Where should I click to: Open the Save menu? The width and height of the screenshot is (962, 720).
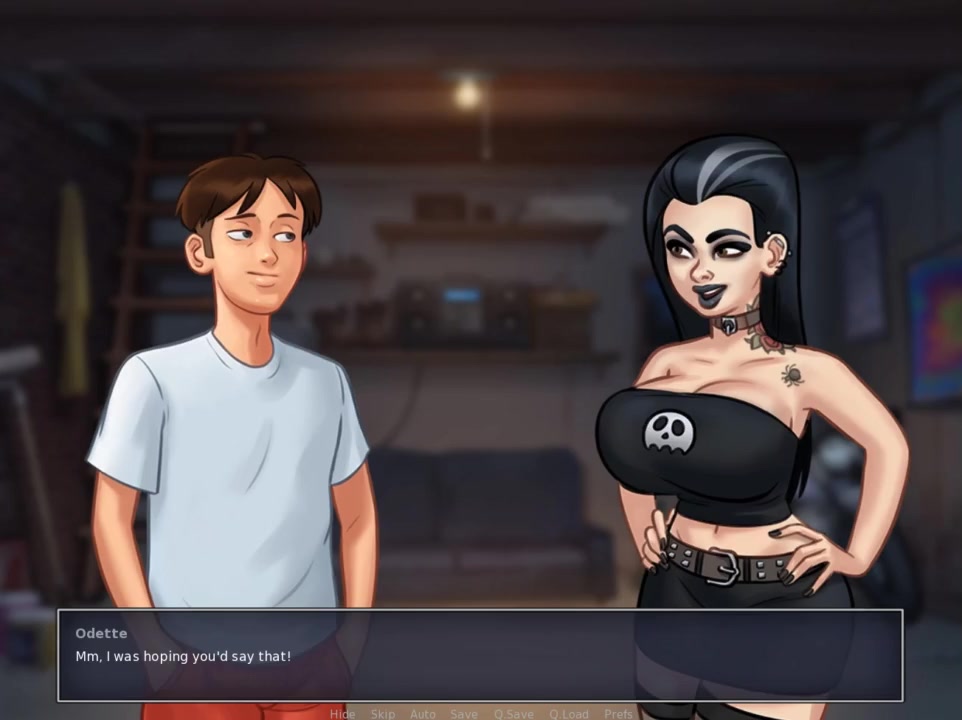pos(463,714)
